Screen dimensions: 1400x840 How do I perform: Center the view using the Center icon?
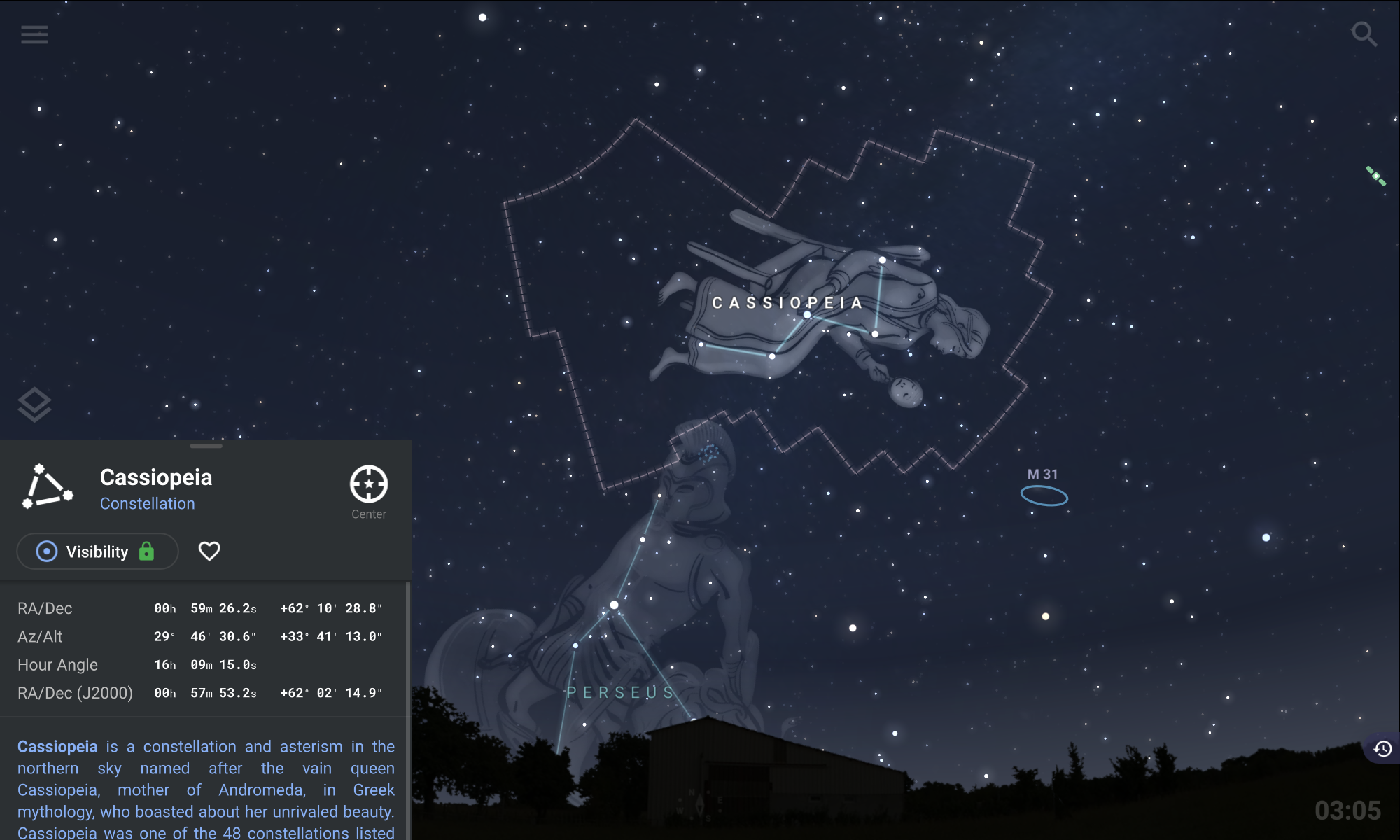pos(368,483)
